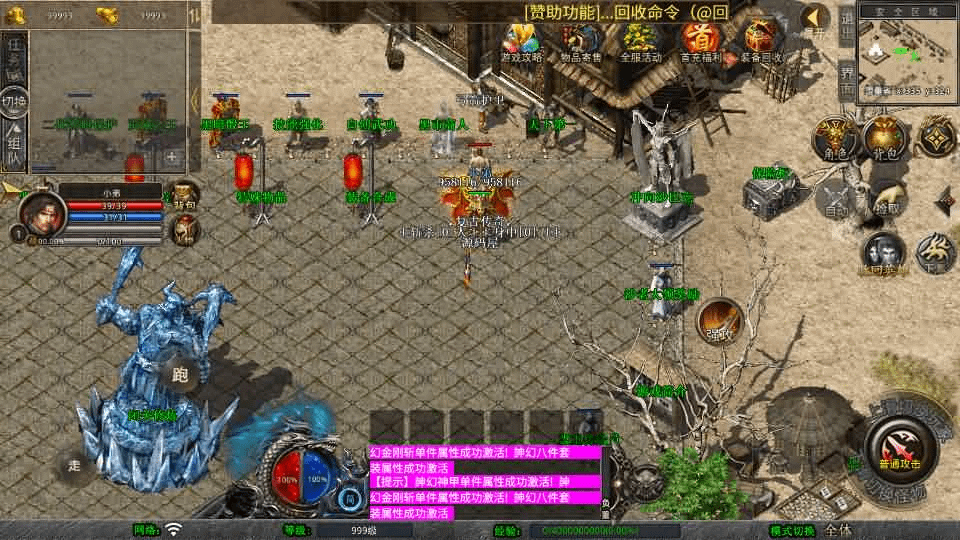Toggle 自动 auto-combat crossed swords button
Image resolution: width=960 pixels, height=540 pixels.
836,200
